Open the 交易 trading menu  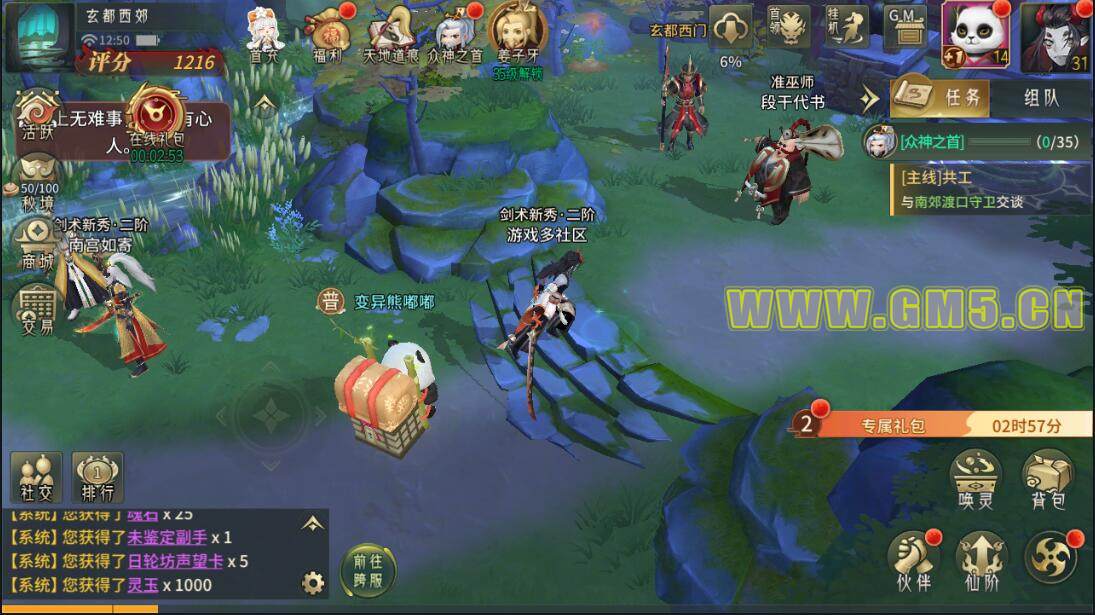pos(37,308)
